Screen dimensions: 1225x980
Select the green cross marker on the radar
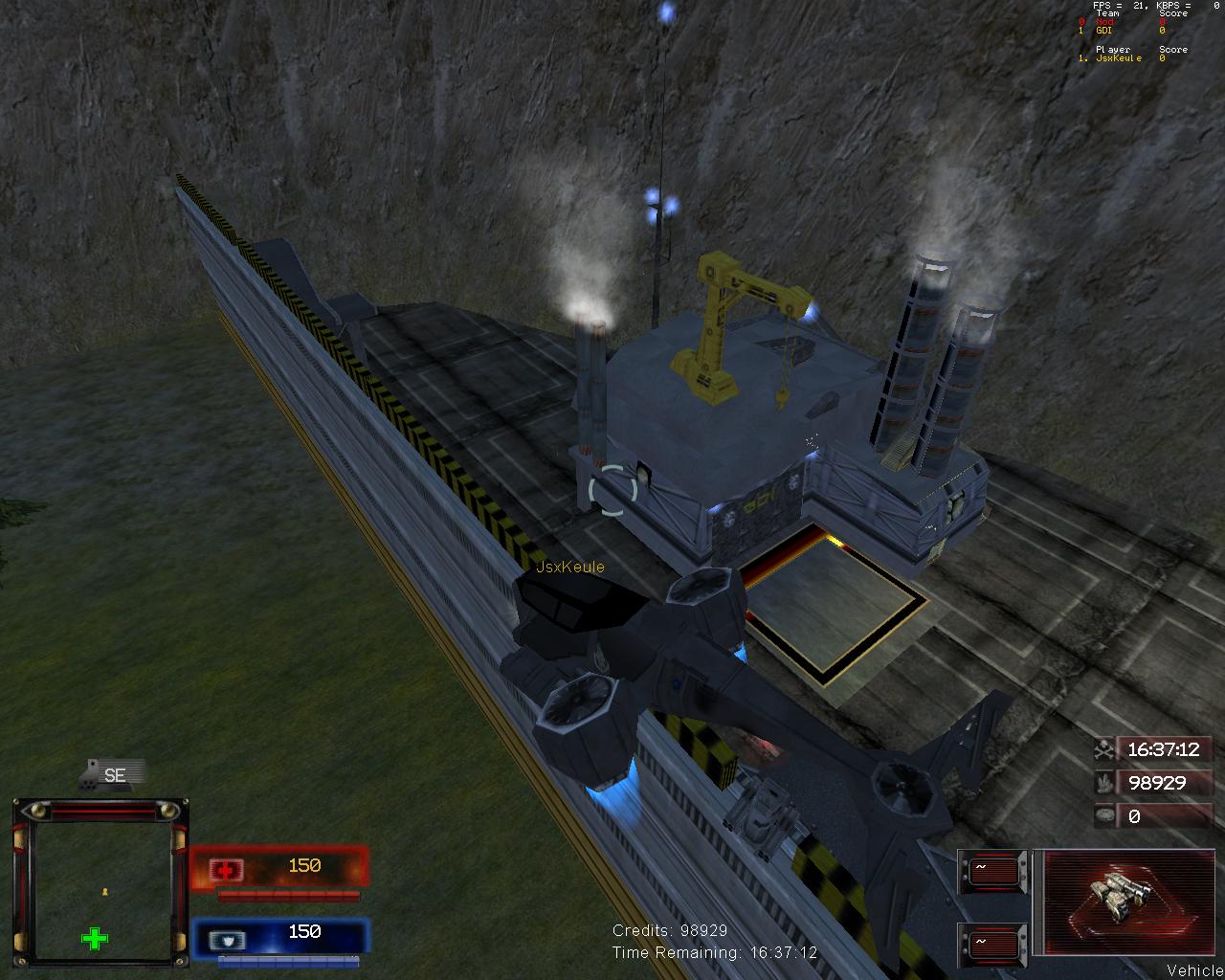[x=95, y=938]
